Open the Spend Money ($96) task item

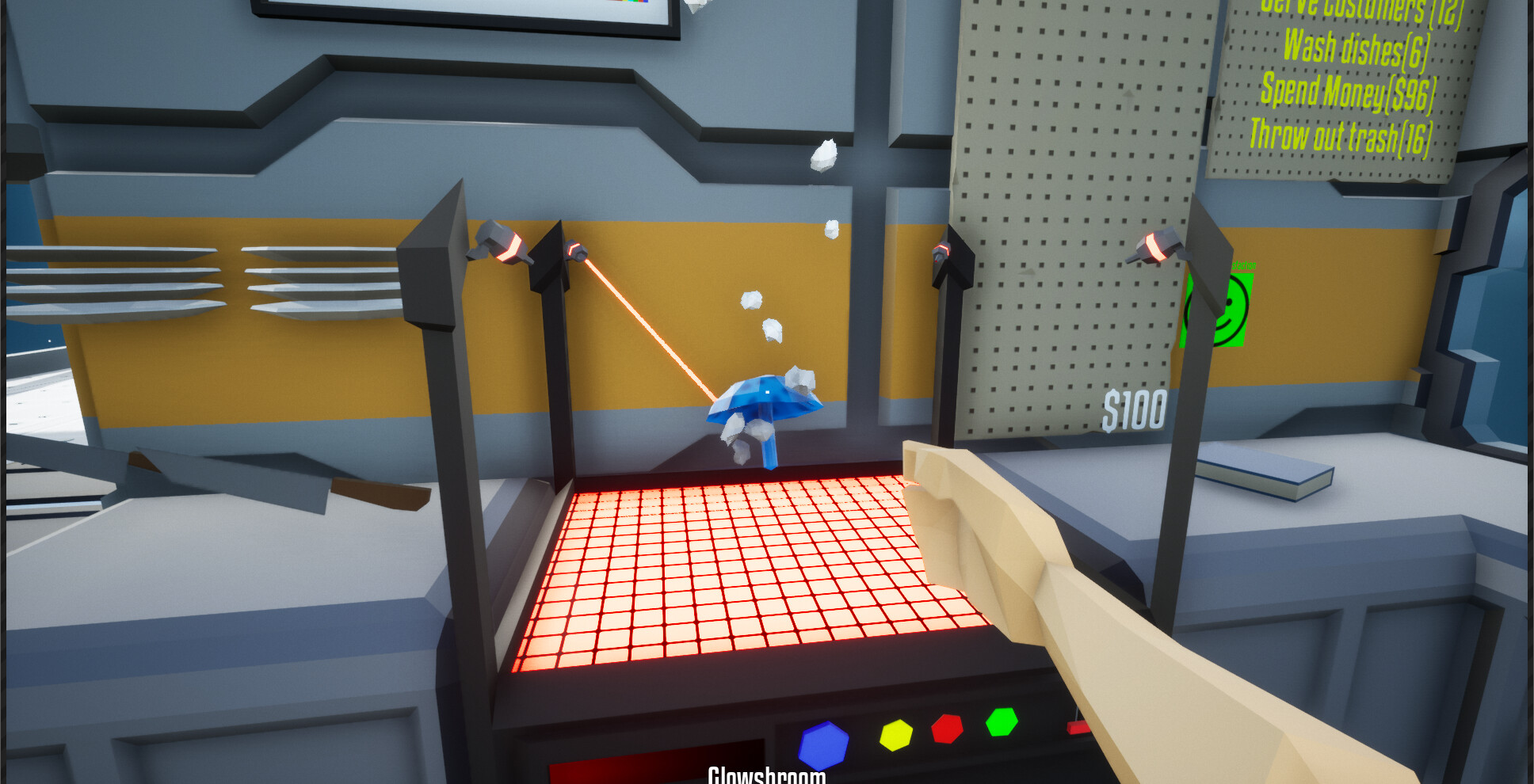[x=1347, y=95]
